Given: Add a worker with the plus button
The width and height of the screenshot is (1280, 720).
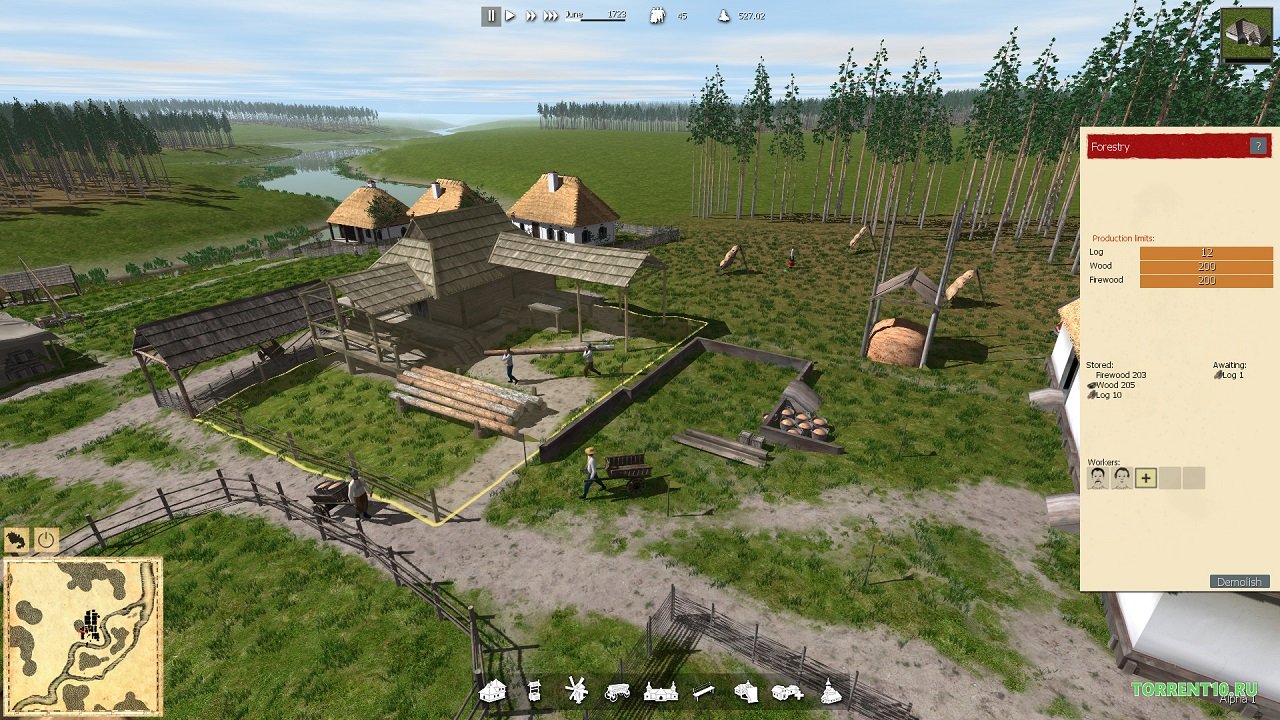Looking at the screenshot, I should tap(1146, 478).
